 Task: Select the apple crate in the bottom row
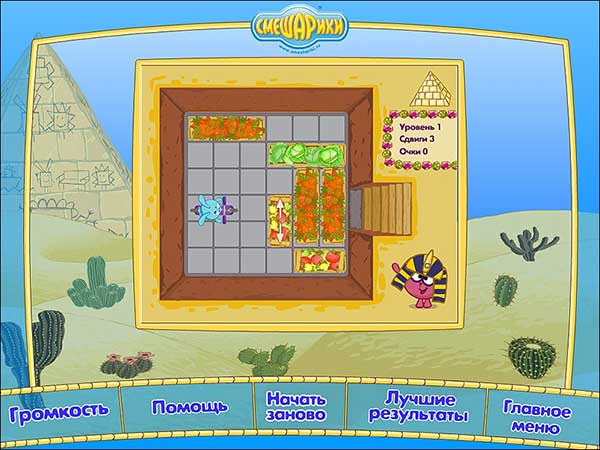click(320, 260)
